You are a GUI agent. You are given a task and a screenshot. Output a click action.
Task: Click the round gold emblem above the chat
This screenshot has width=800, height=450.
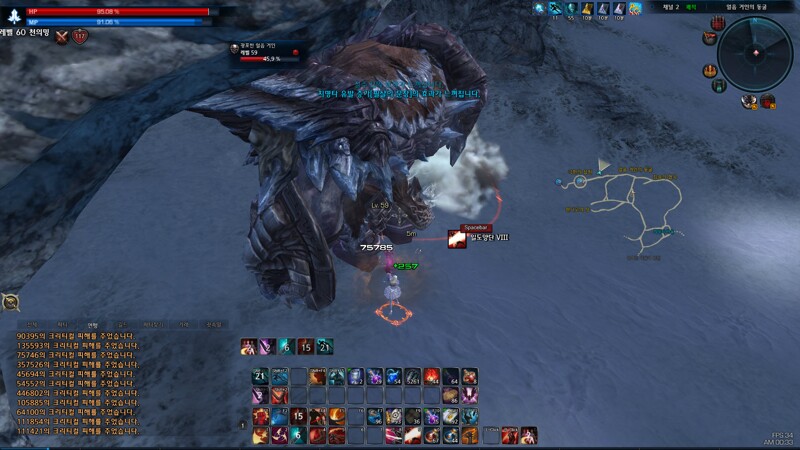tap(12, 303)
